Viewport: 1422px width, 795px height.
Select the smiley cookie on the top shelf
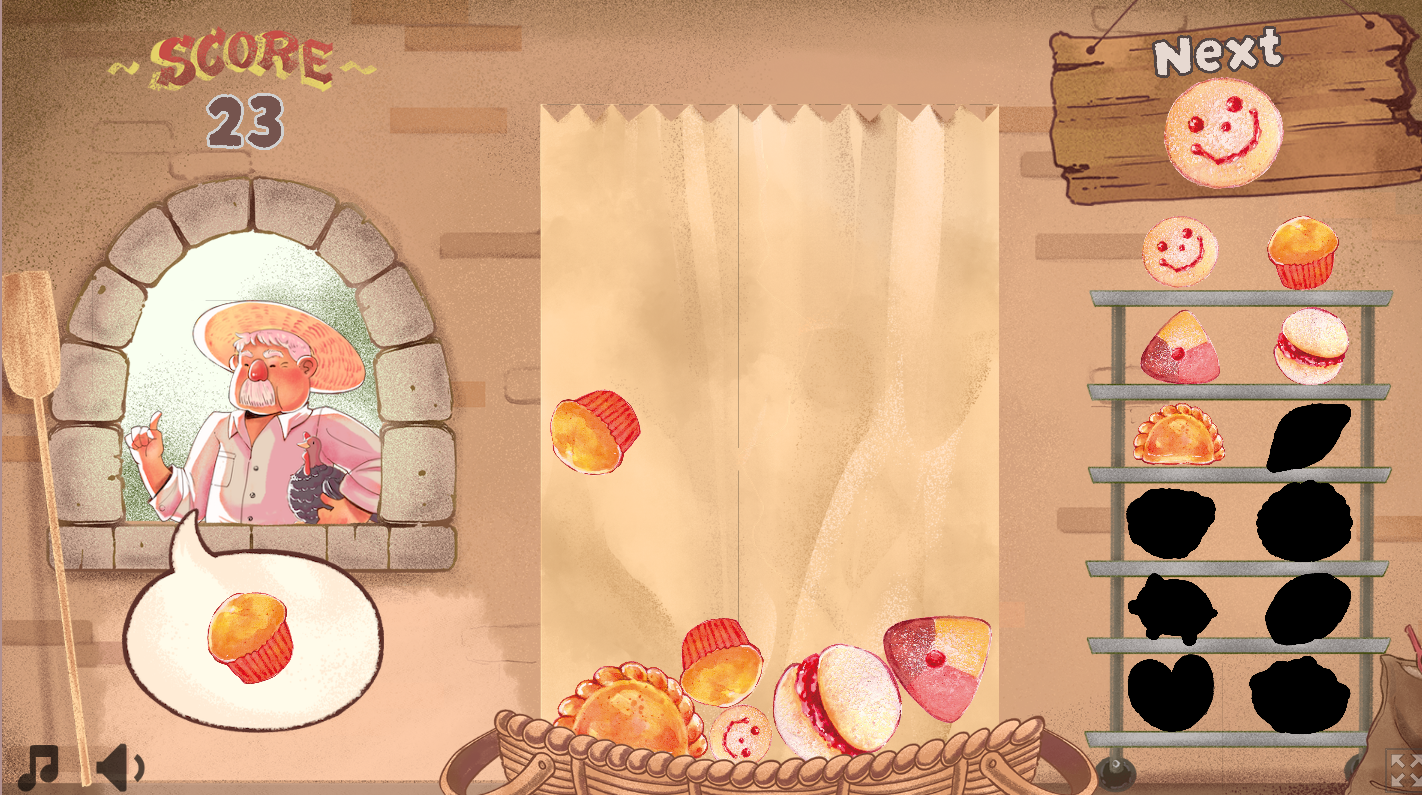(1179, 252)
